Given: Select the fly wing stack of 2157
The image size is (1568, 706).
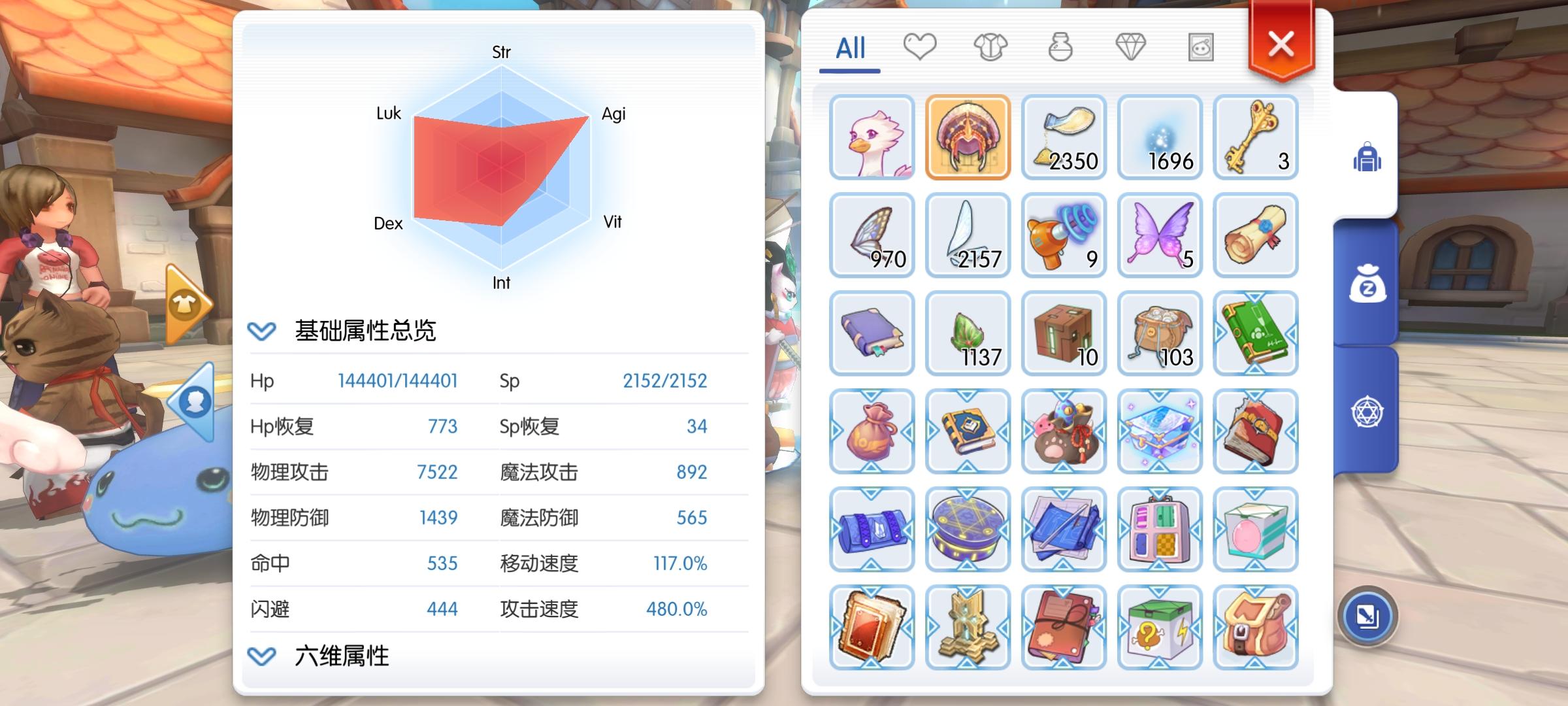Looking at the screenshot, I should point(968,235).
